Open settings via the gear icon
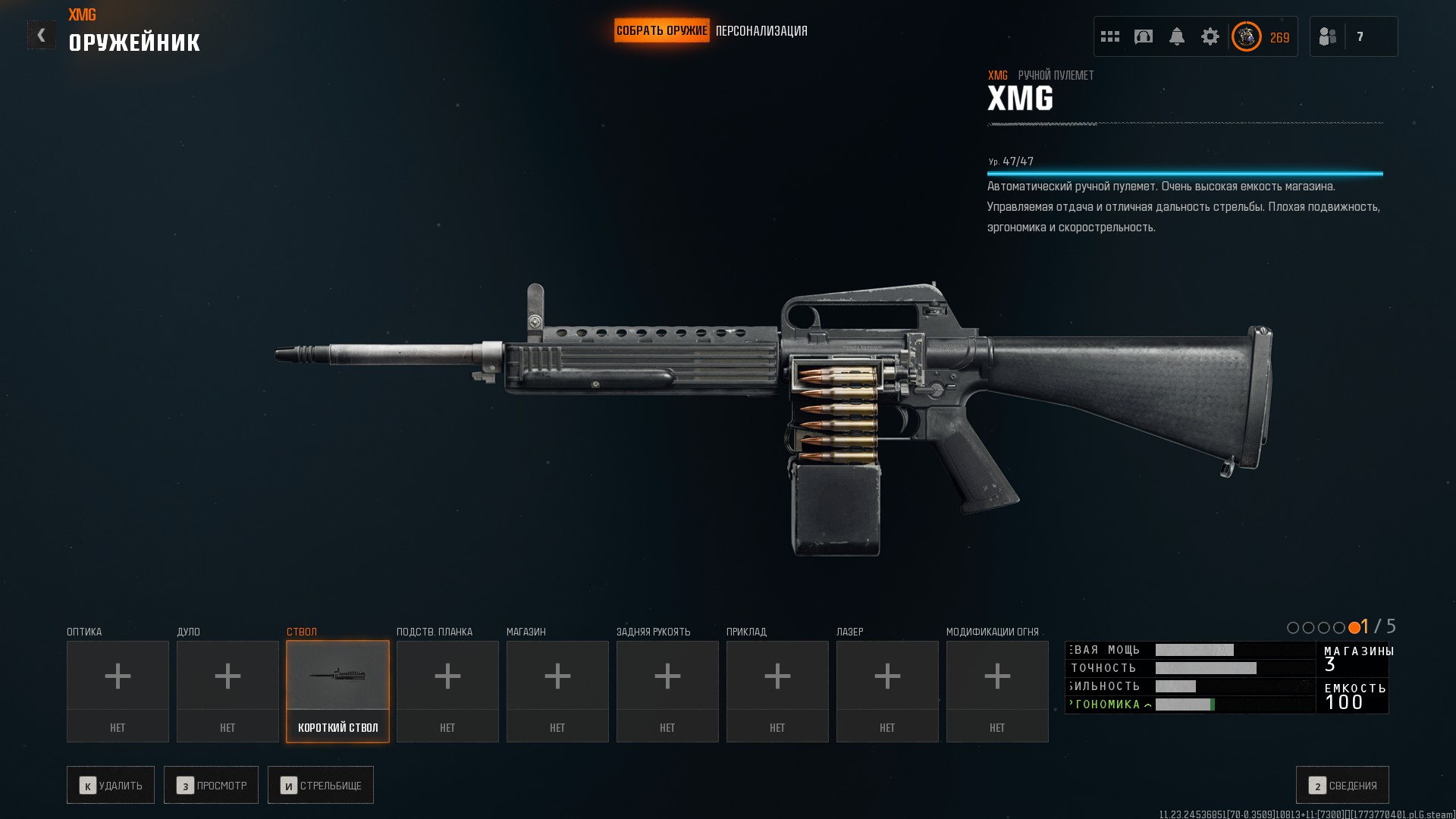Screen dimensions: 1456x819 [x=1210, y=36]
